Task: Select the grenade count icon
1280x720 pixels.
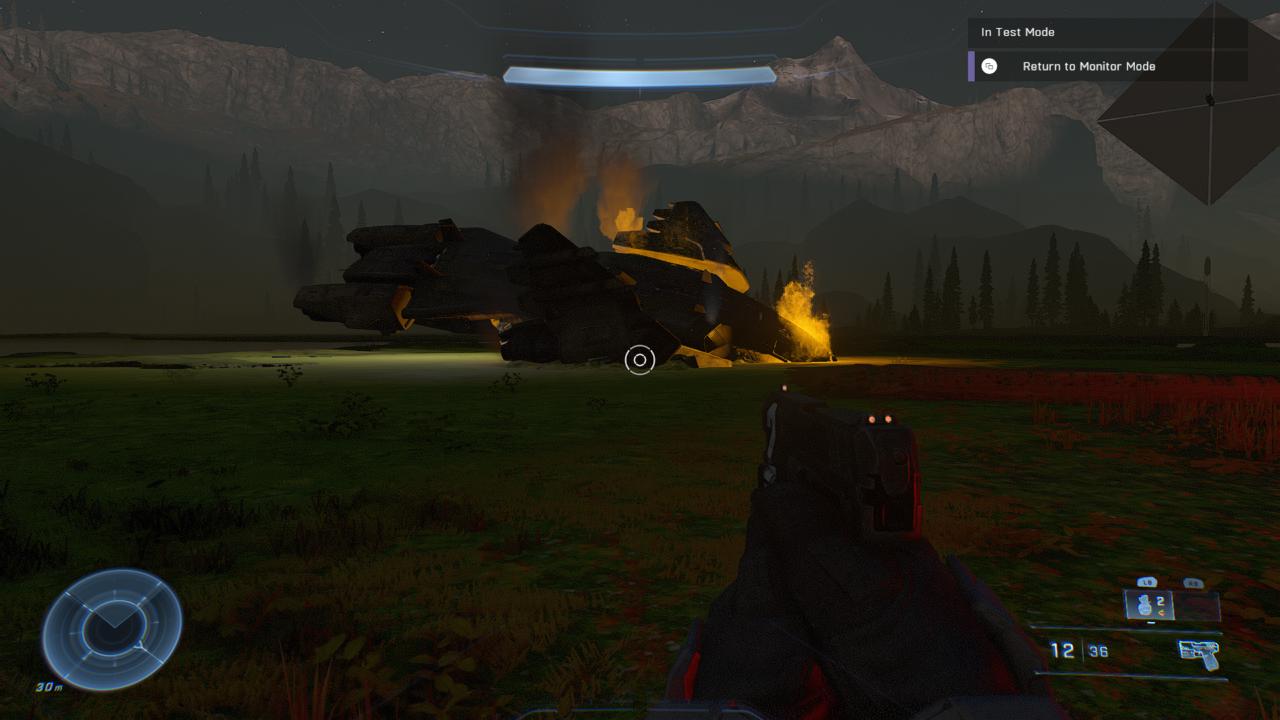Action: coord(1150,605)
